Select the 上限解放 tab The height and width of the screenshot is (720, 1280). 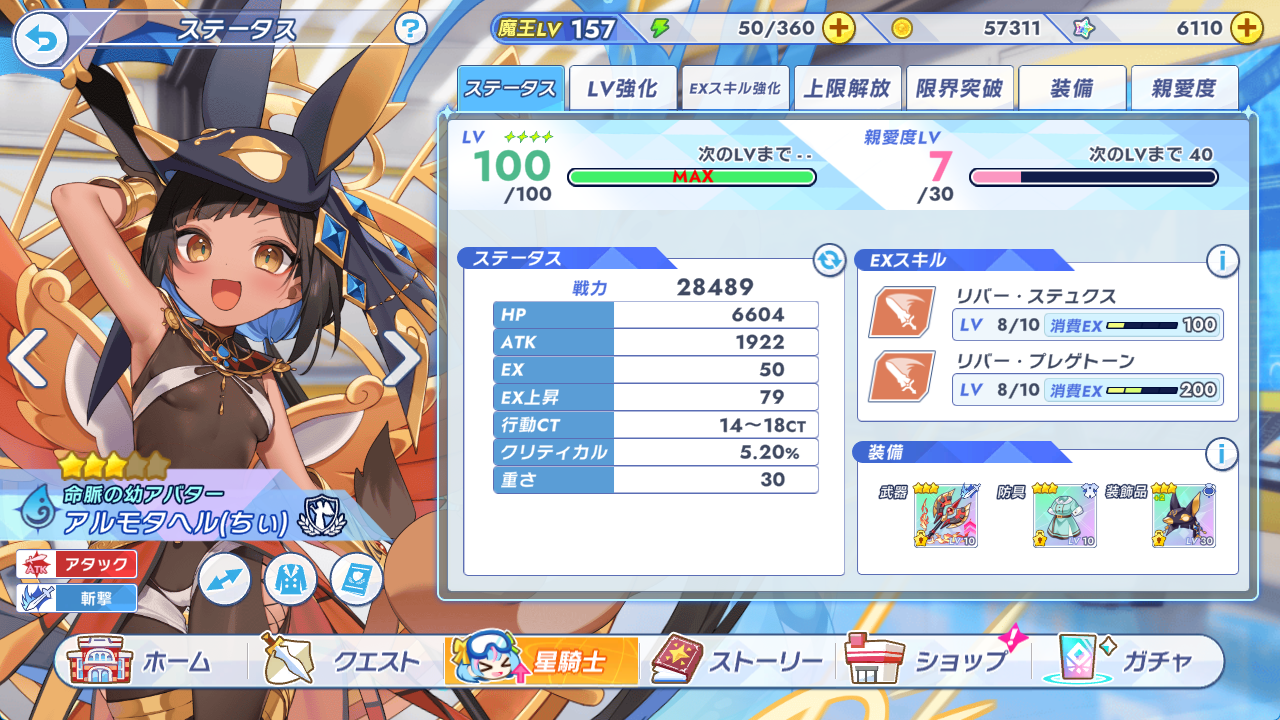coord(848,88)
